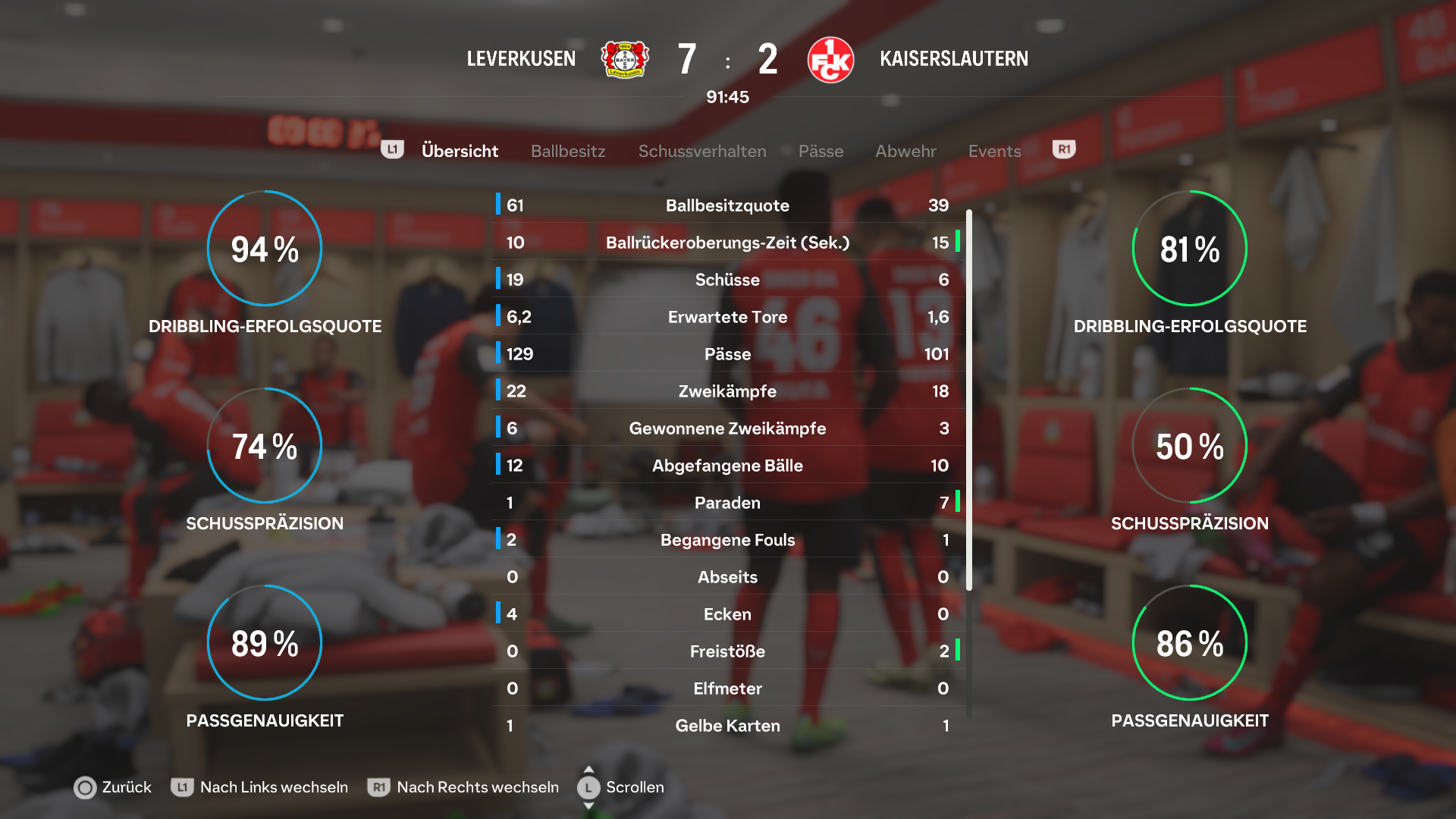Show the Abwehr statistics tab

click(x=905, y=151)
